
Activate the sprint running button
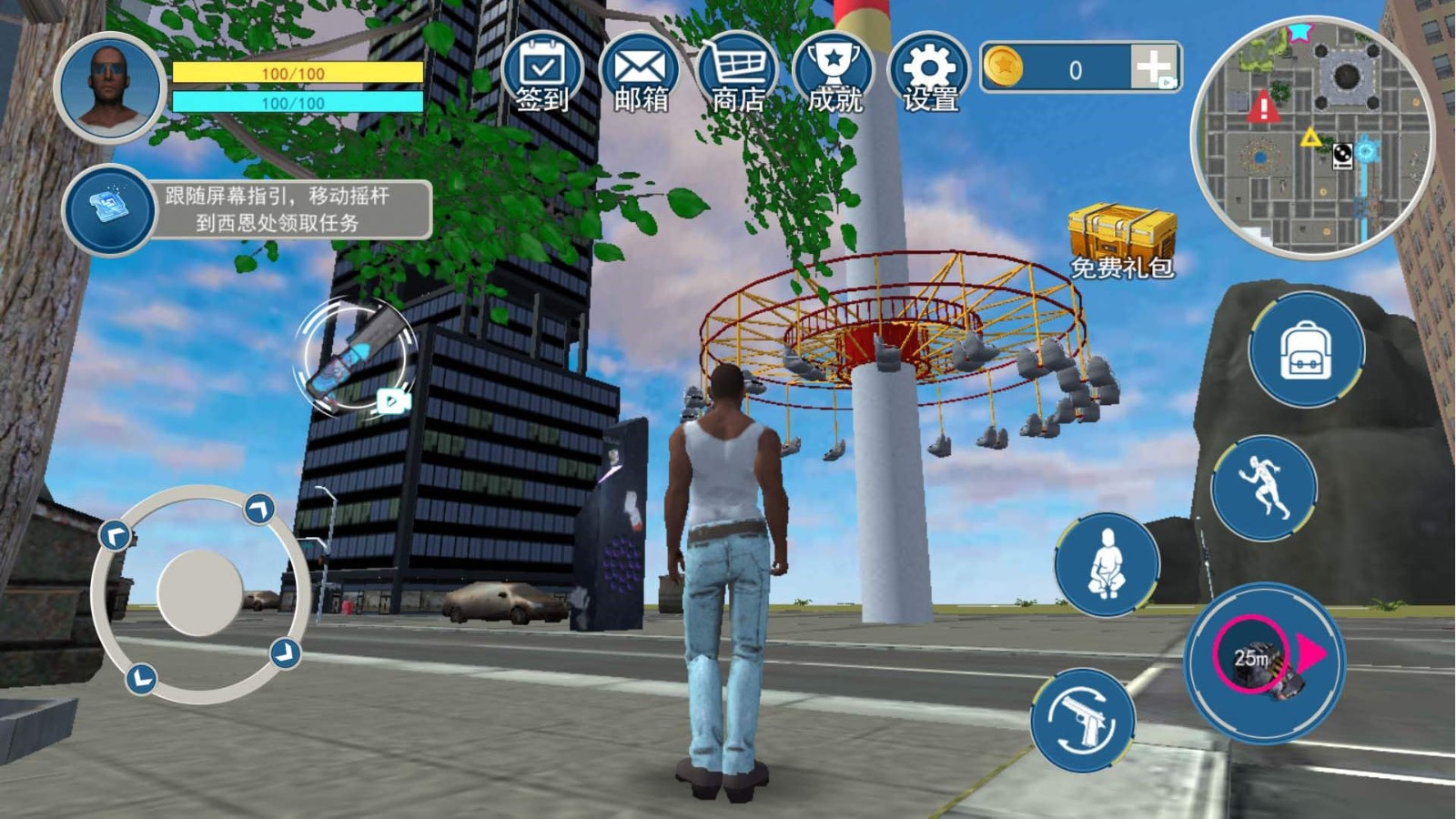pyautogui.click(x=1265, y=488)
